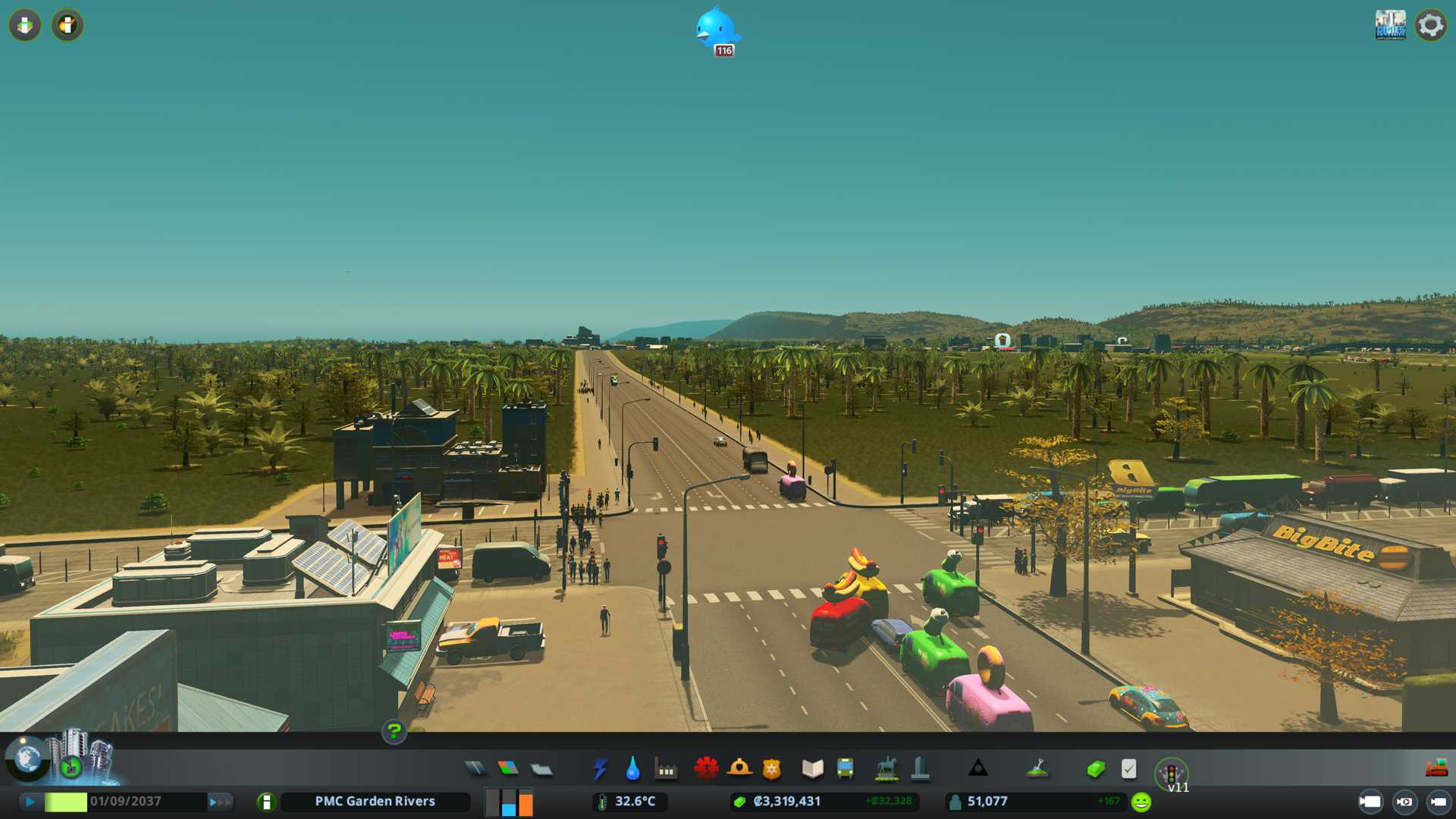Open the Fire Department helmet menu

pyautogui.click(x=739, y=769)
